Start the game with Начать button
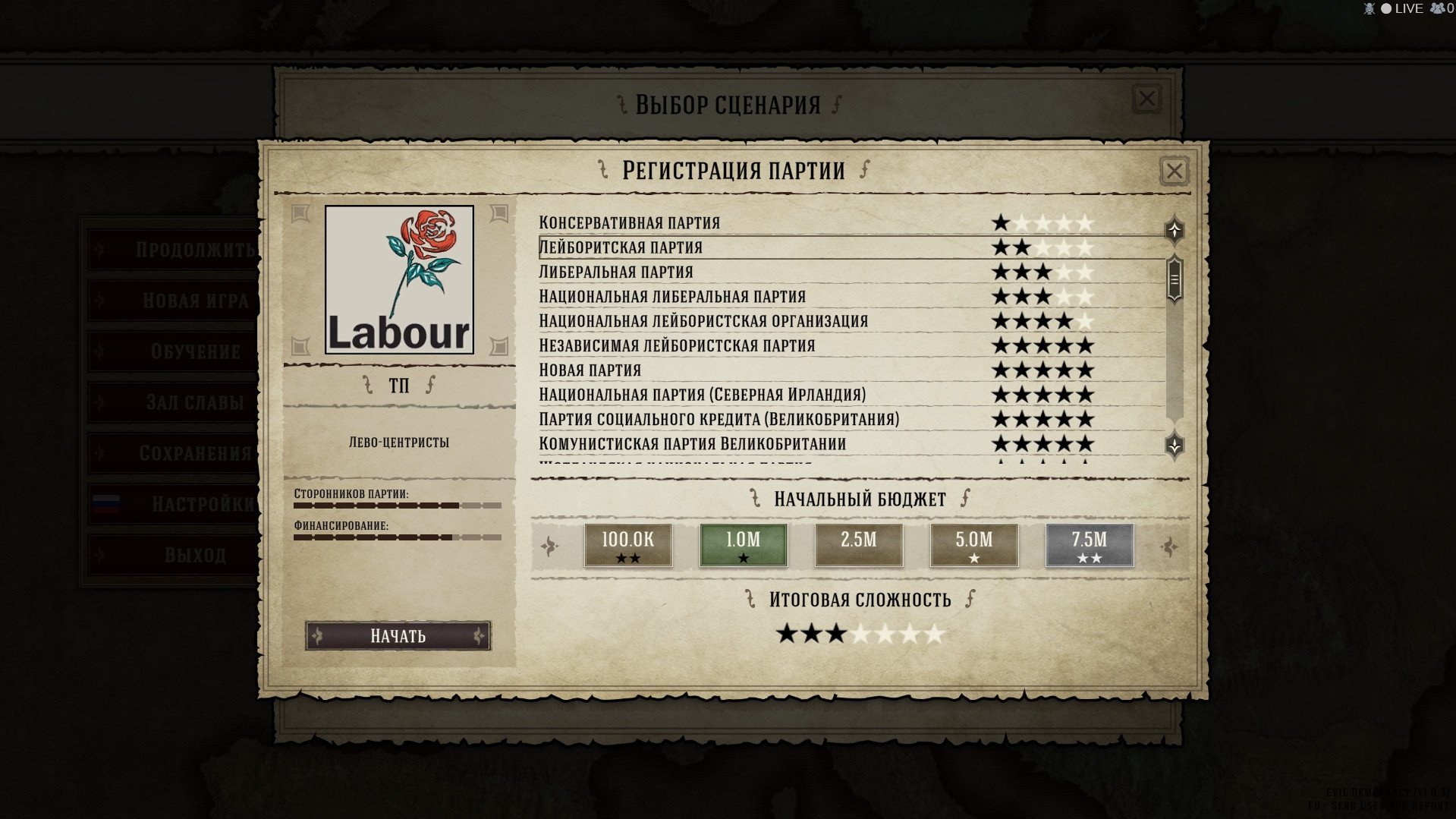The height and width of the screenshot is (819, 1456). [x=398, y=636]
